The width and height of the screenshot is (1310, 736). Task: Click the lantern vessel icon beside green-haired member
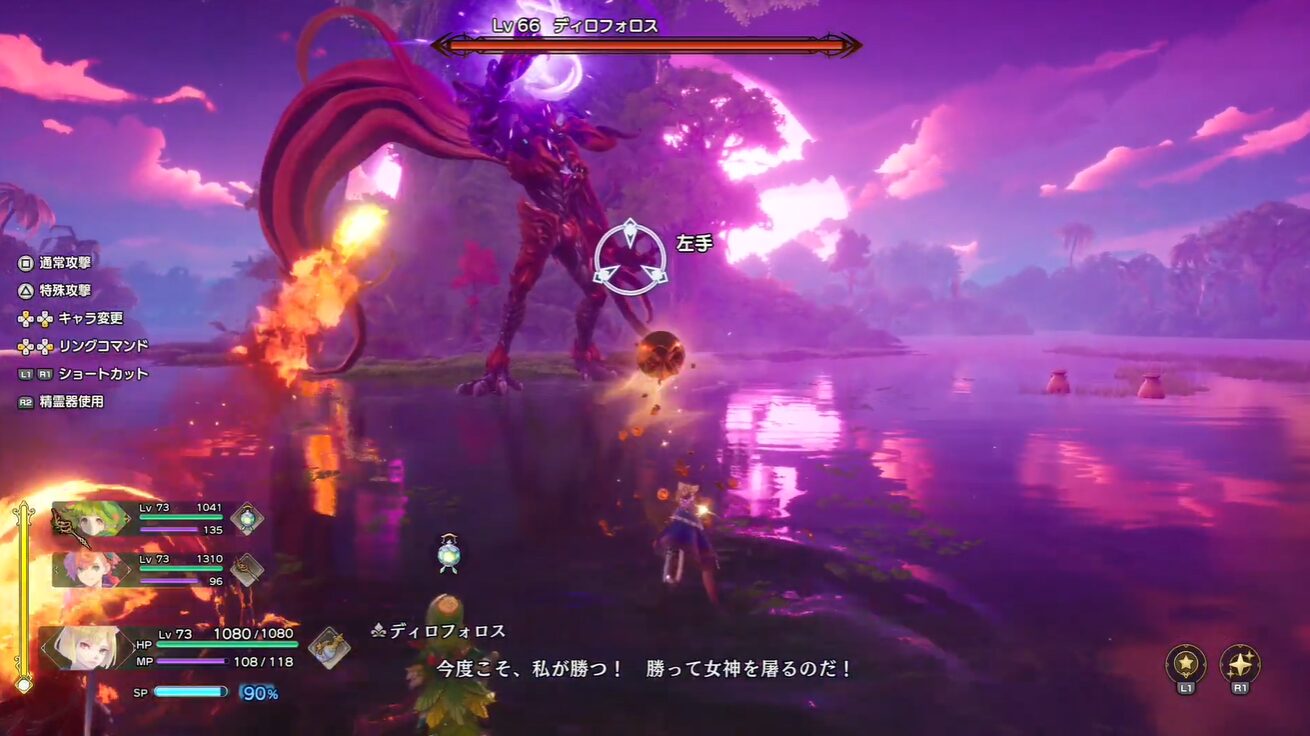[x=247, y=518]
